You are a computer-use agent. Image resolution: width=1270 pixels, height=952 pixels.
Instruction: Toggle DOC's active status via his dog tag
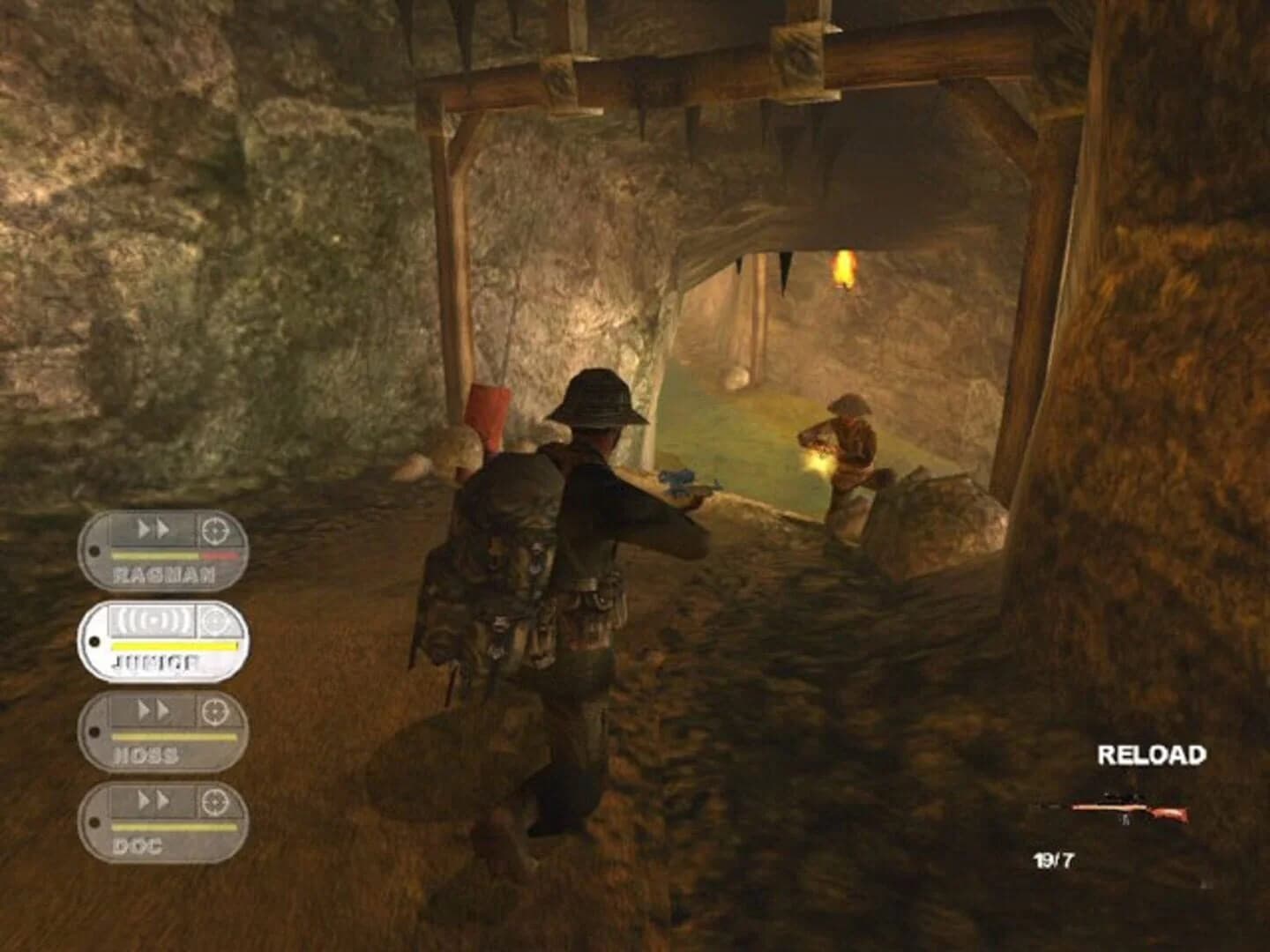click(163, 824)
